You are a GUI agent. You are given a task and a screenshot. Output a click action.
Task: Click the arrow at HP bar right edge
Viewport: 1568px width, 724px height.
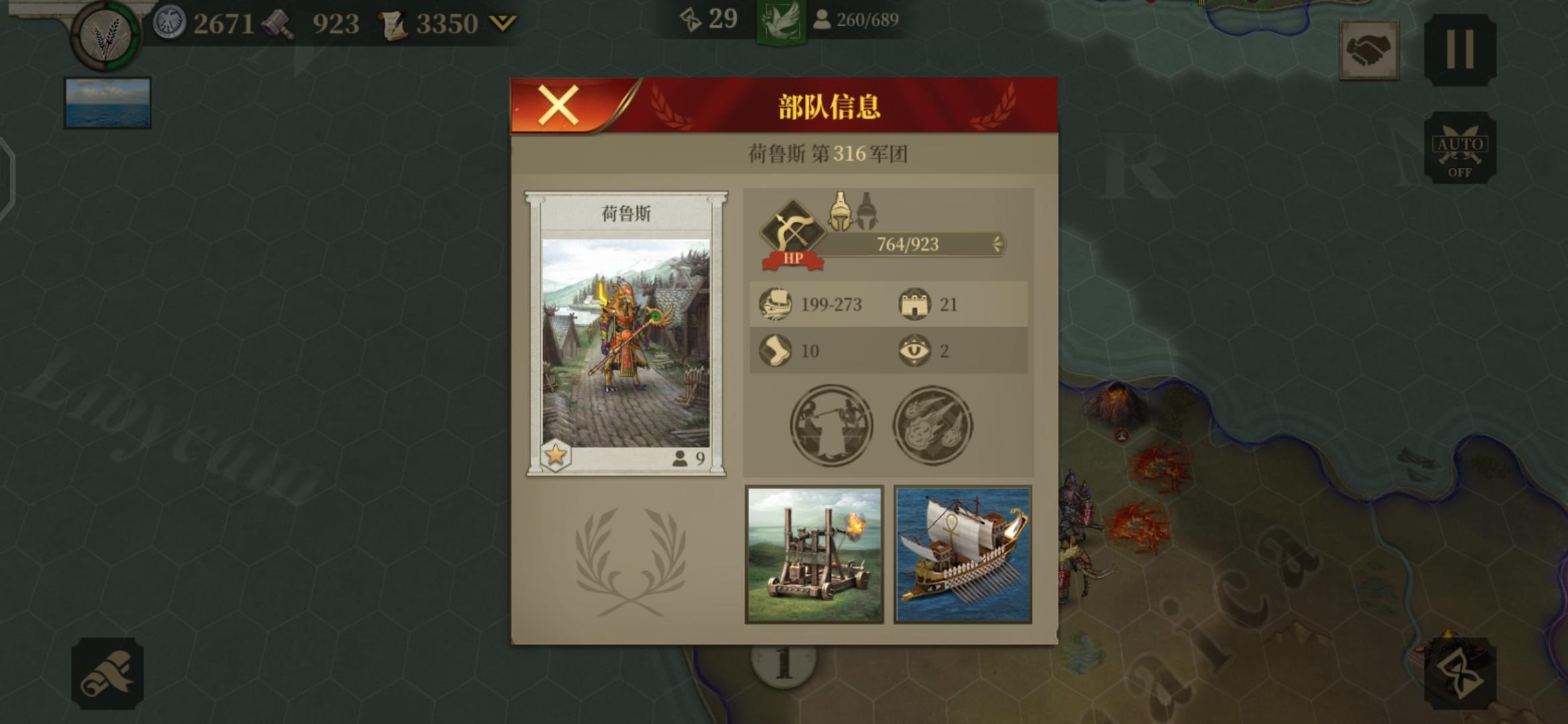[x=996, y=245]
